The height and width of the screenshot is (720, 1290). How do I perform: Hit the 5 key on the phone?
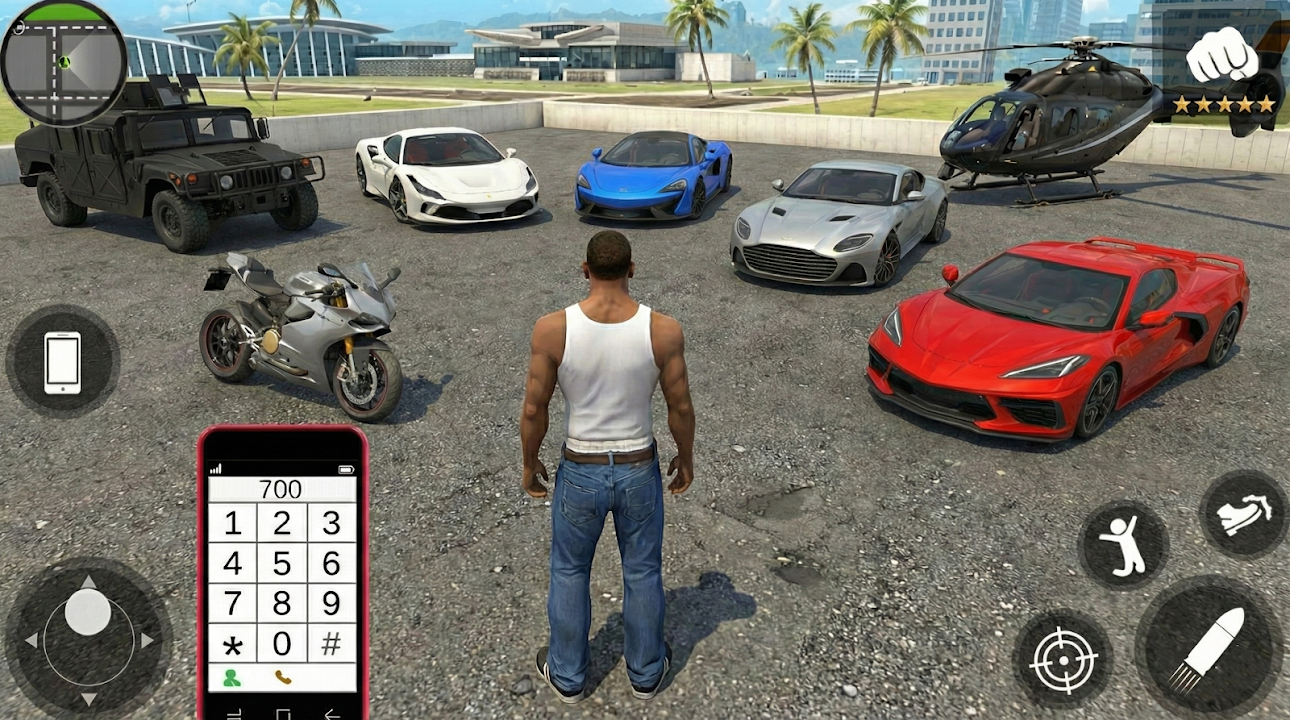coord(282,563)
